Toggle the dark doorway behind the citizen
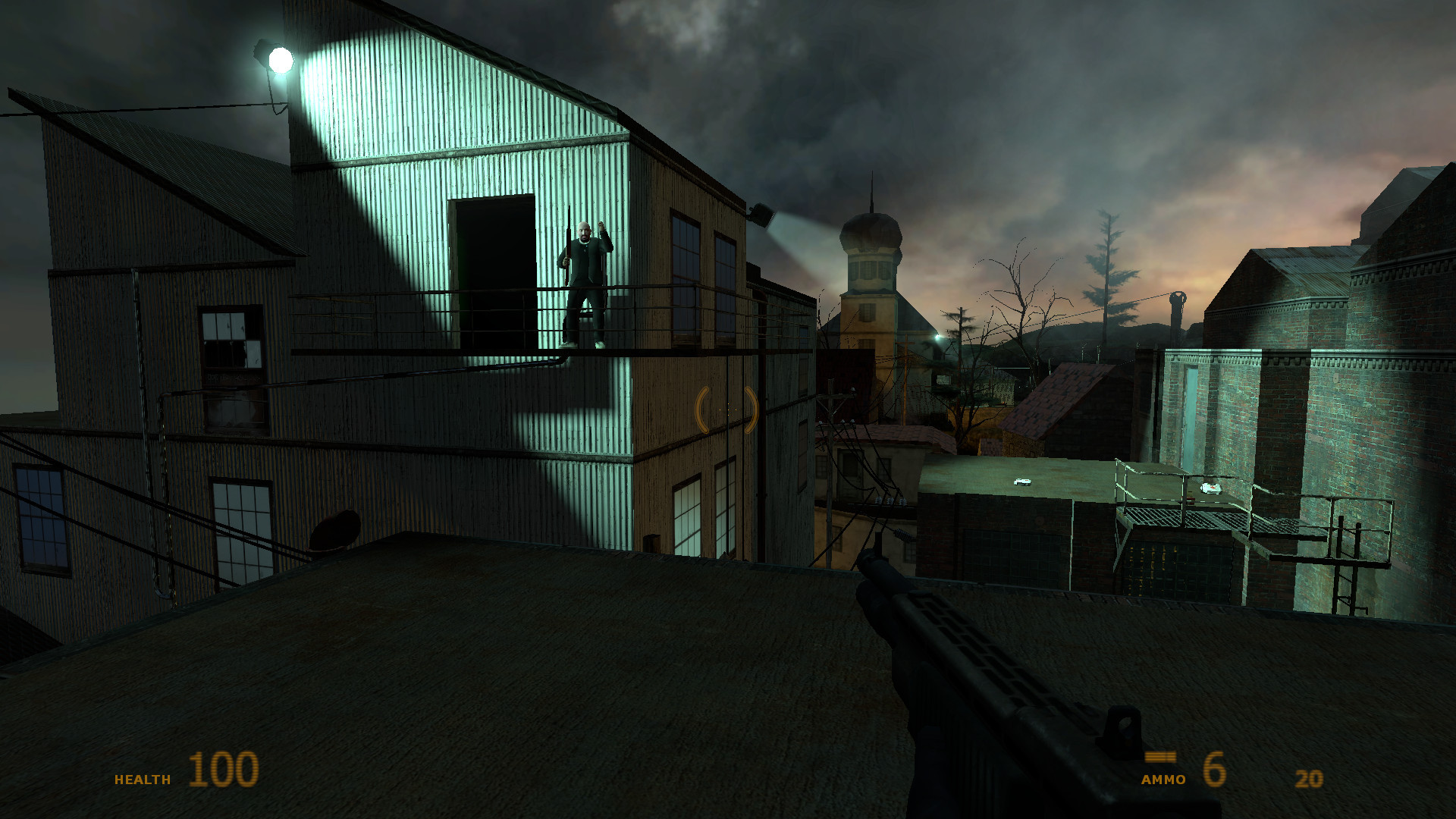 493,258
